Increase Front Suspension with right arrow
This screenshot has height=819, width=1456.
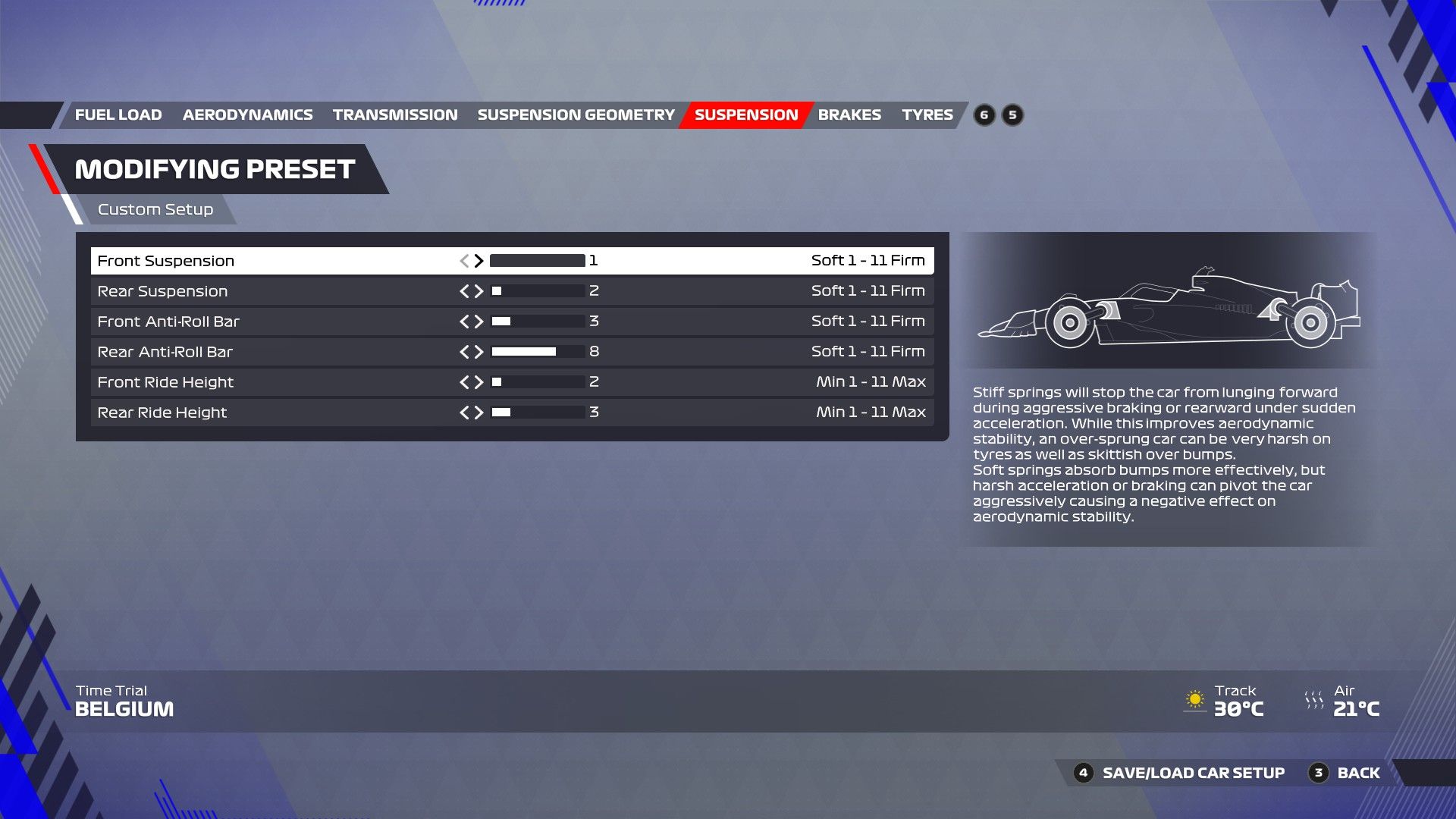[x=480, y=260]
